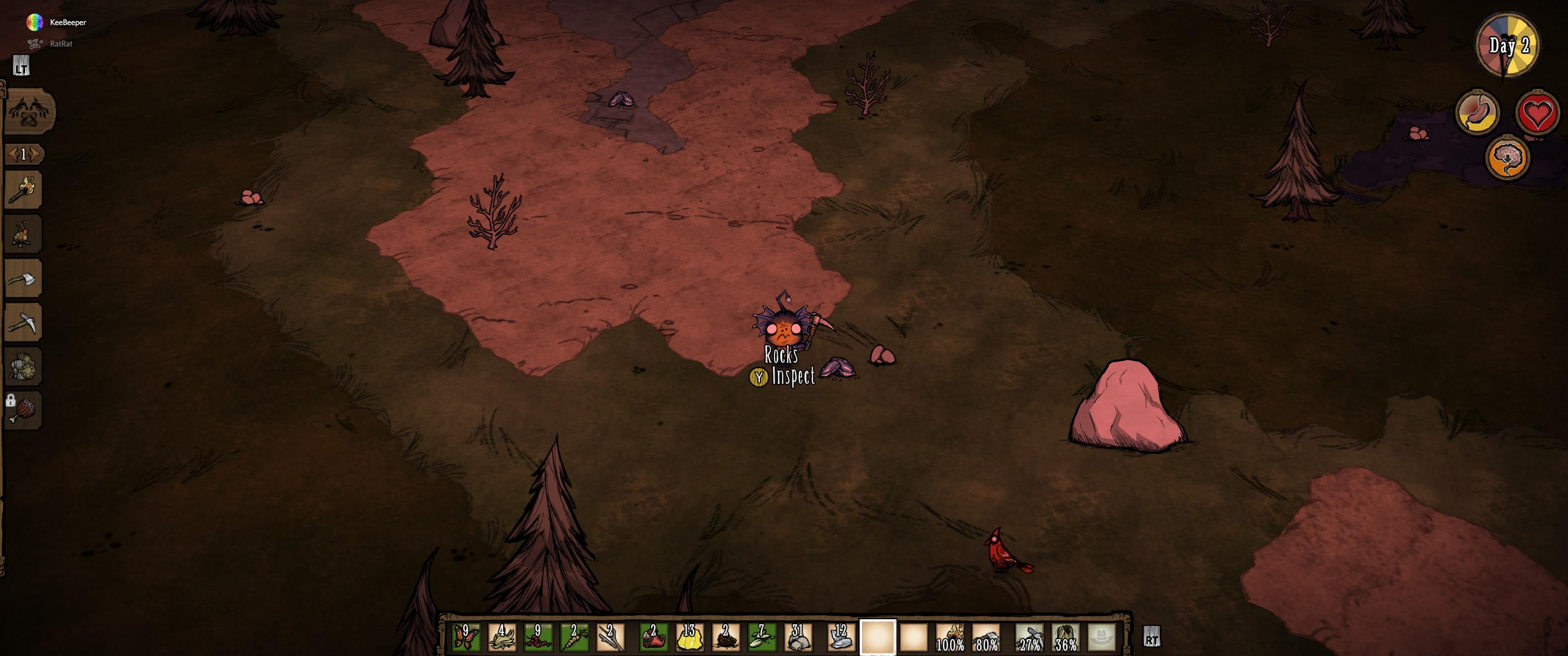Screen dimensions: 1568x656
Task: Pick the cut grass stack
Action: (x=502, y=637)
